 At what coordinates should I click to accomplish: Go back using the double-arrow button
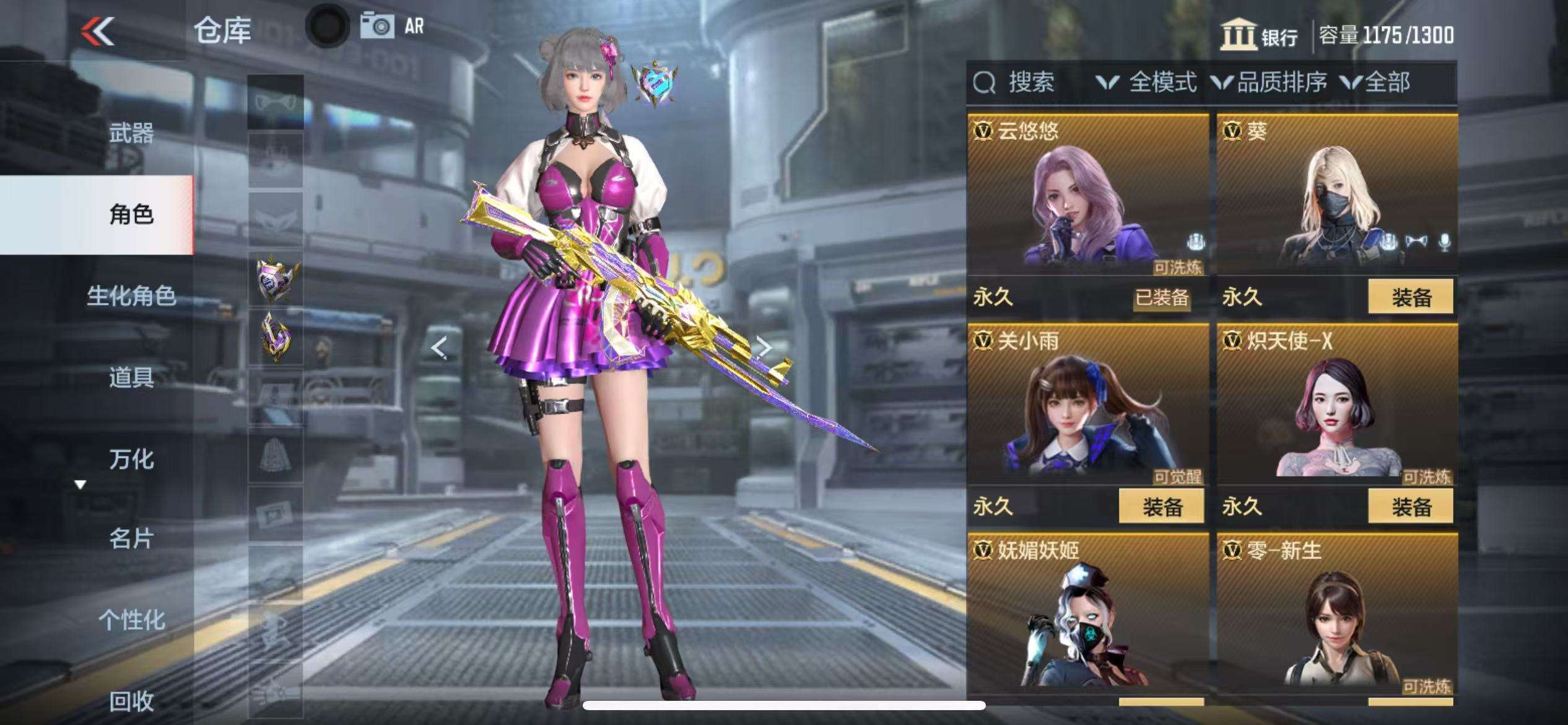click(x=98, y=31)
